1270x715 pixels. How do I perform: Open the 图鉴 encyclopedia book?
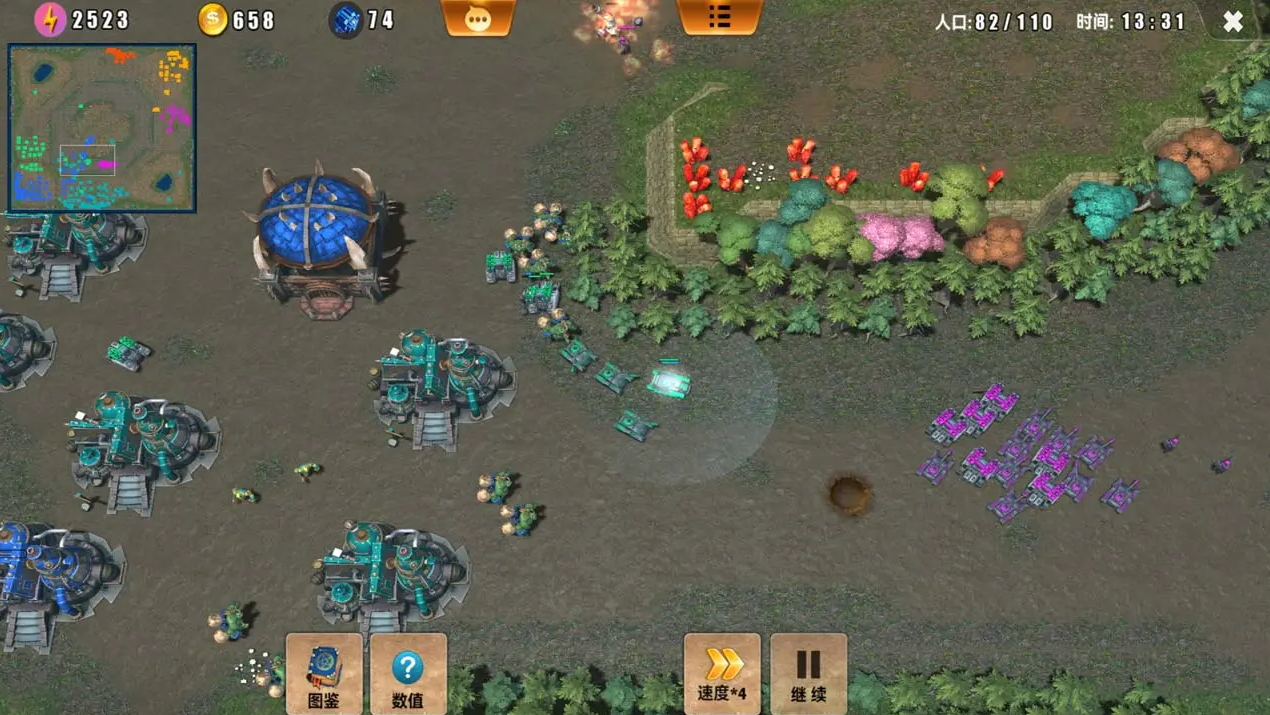pyautogui.click(x=324, y=673)
